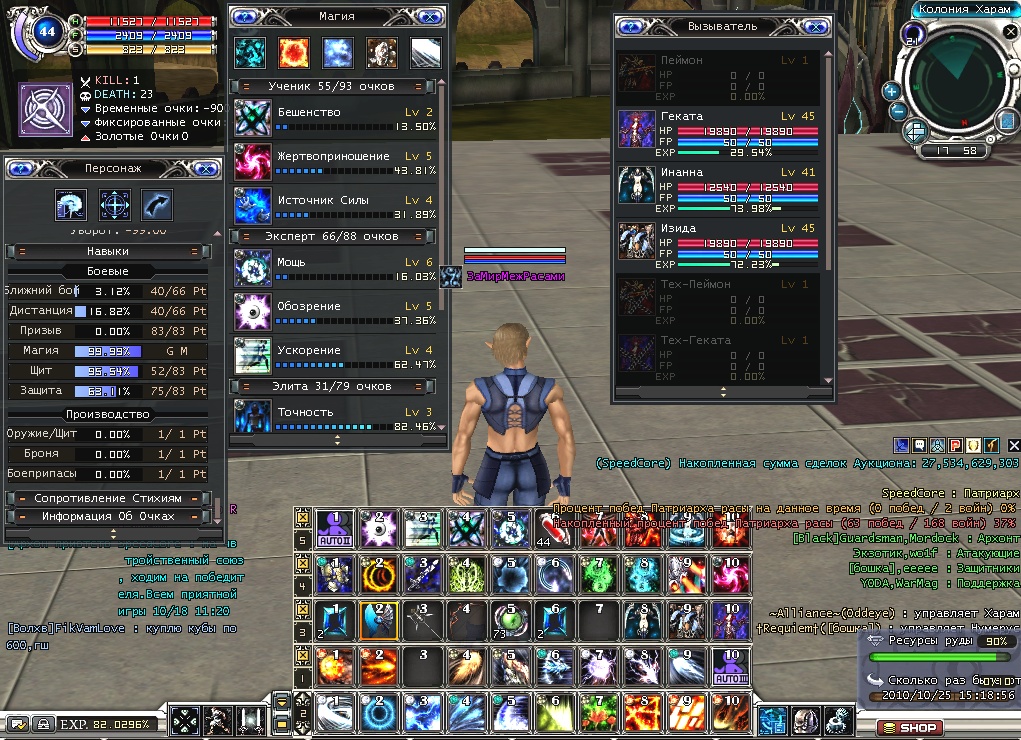
Task: Expand Информация Об Очках section
Action: pyautogui.click(x=108, y=516)
